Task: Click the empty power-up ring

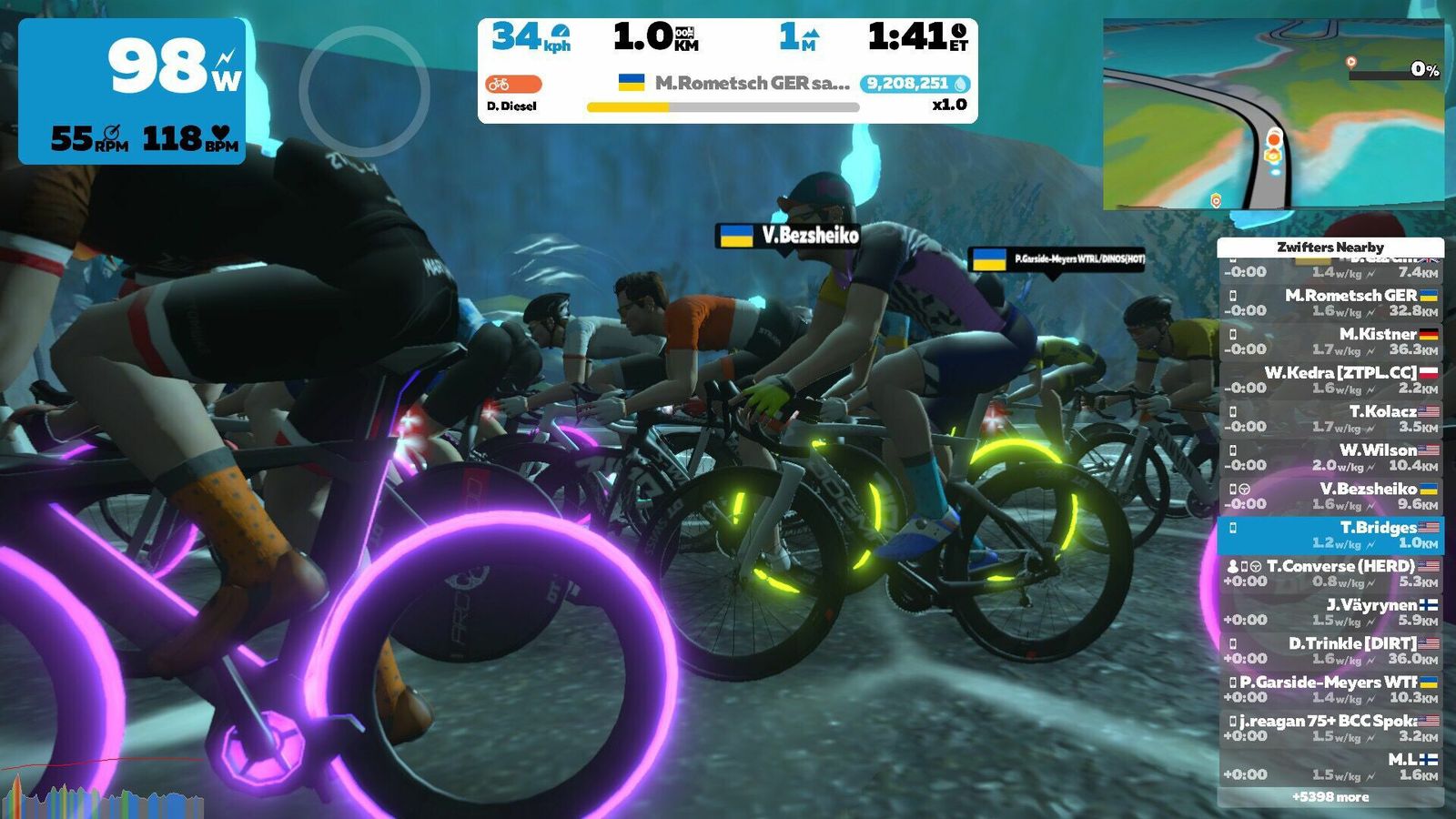Action: click(364, 91)
